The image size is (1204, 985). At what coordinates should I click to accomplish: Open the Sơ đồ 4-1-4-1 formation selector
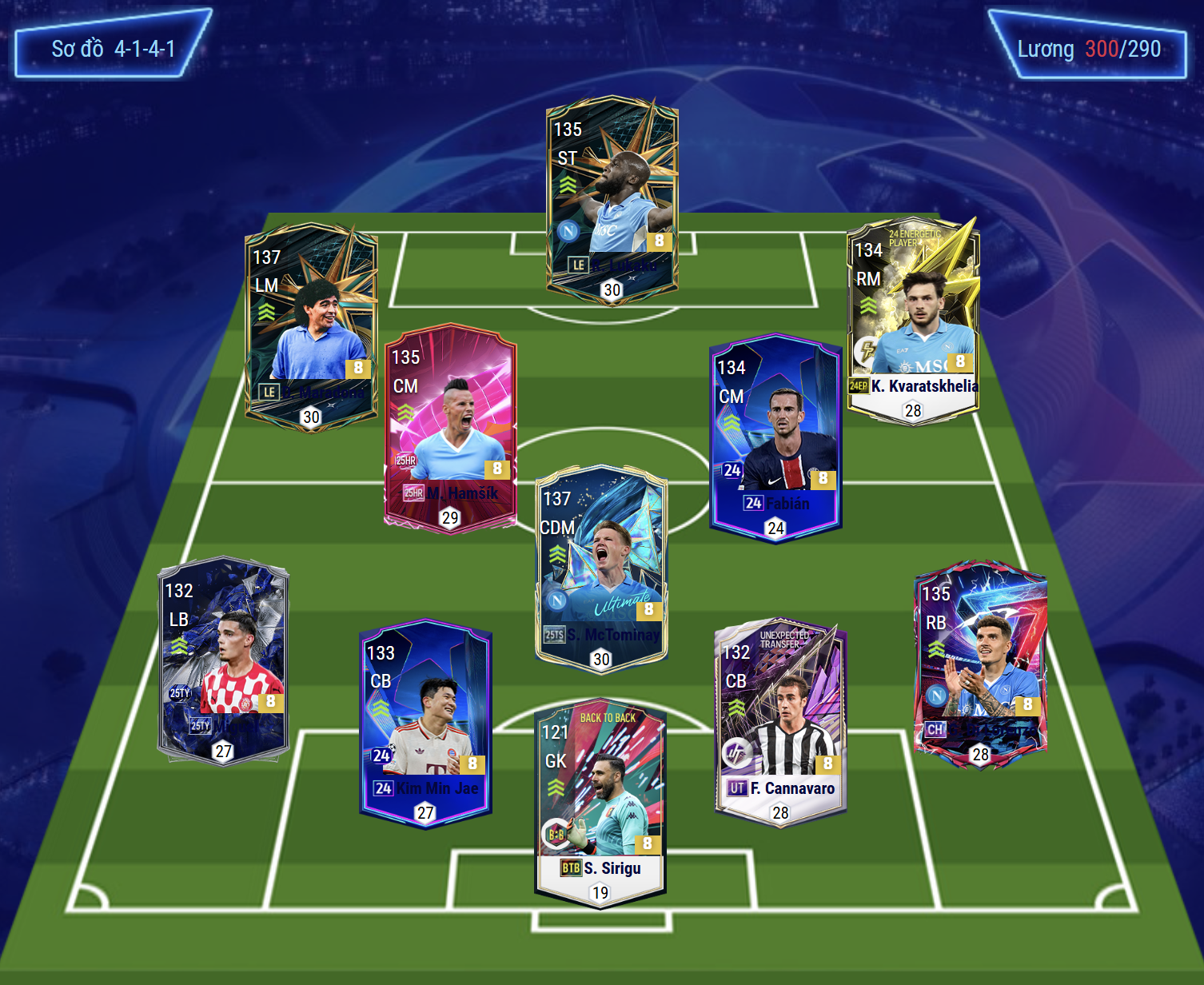tap(113, 46)
